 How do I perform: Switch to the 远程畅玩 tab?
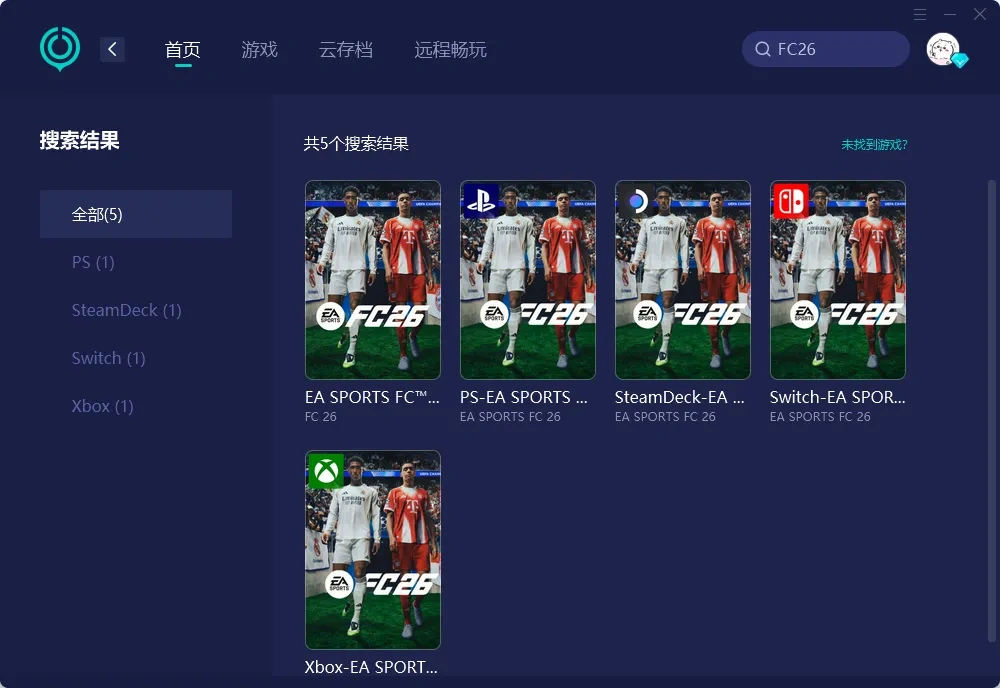pyautogui.click(x=450, y=50)
